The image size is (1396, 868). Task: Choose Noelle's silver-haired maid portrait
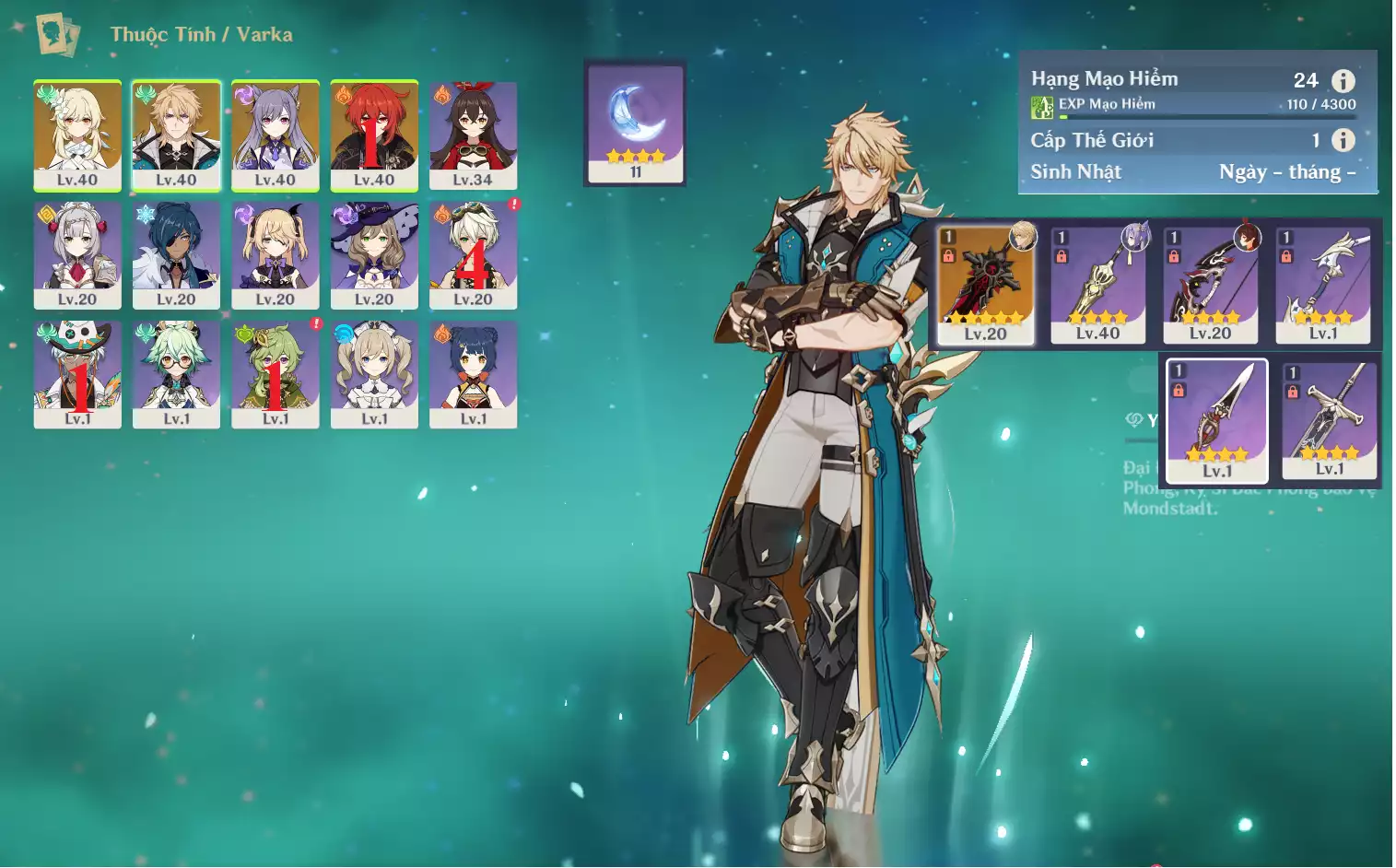point(77,254)
